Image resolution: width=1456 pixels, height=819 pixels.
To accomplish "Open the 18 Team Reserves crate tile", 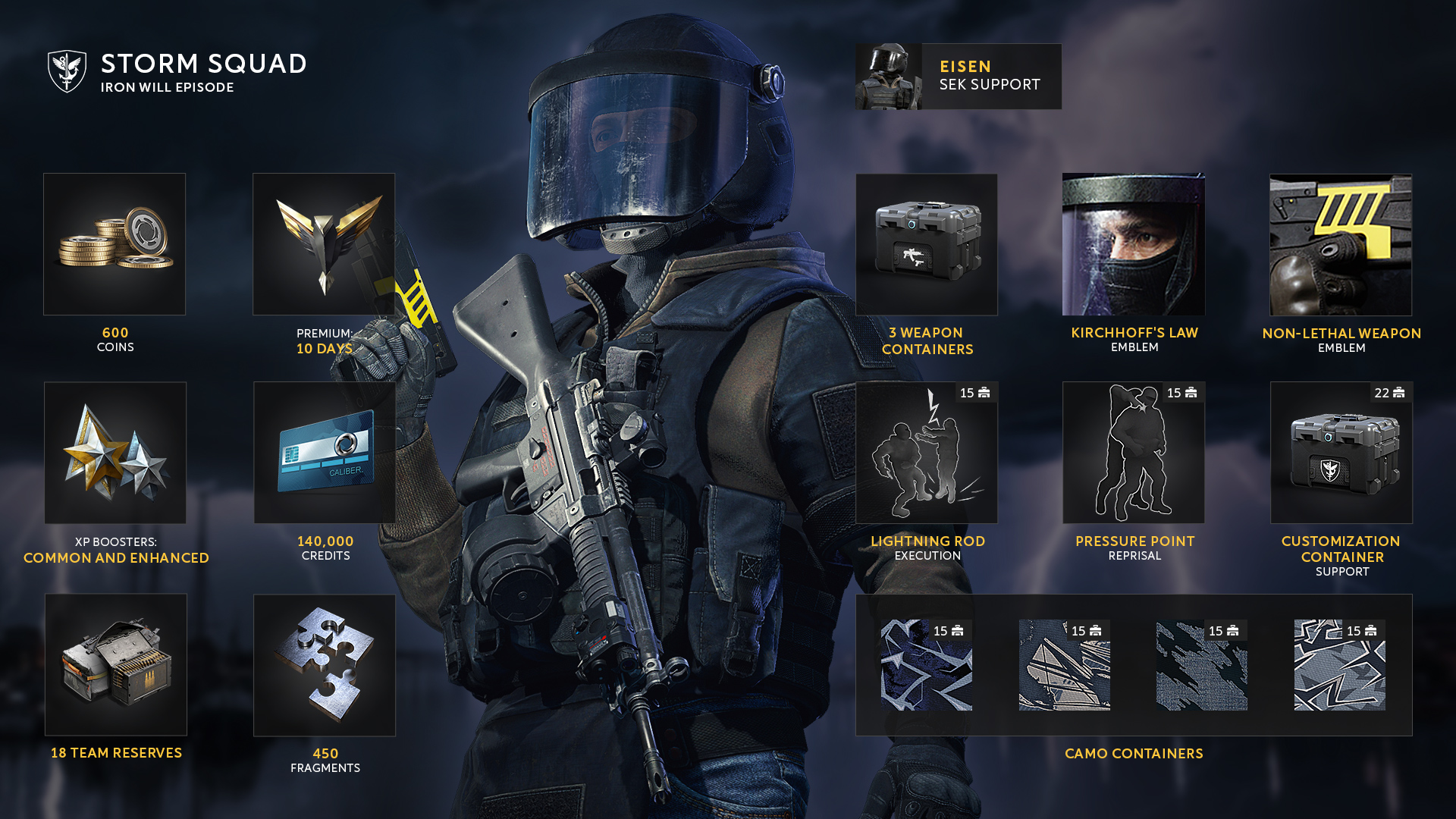I will tap(116, 664).
